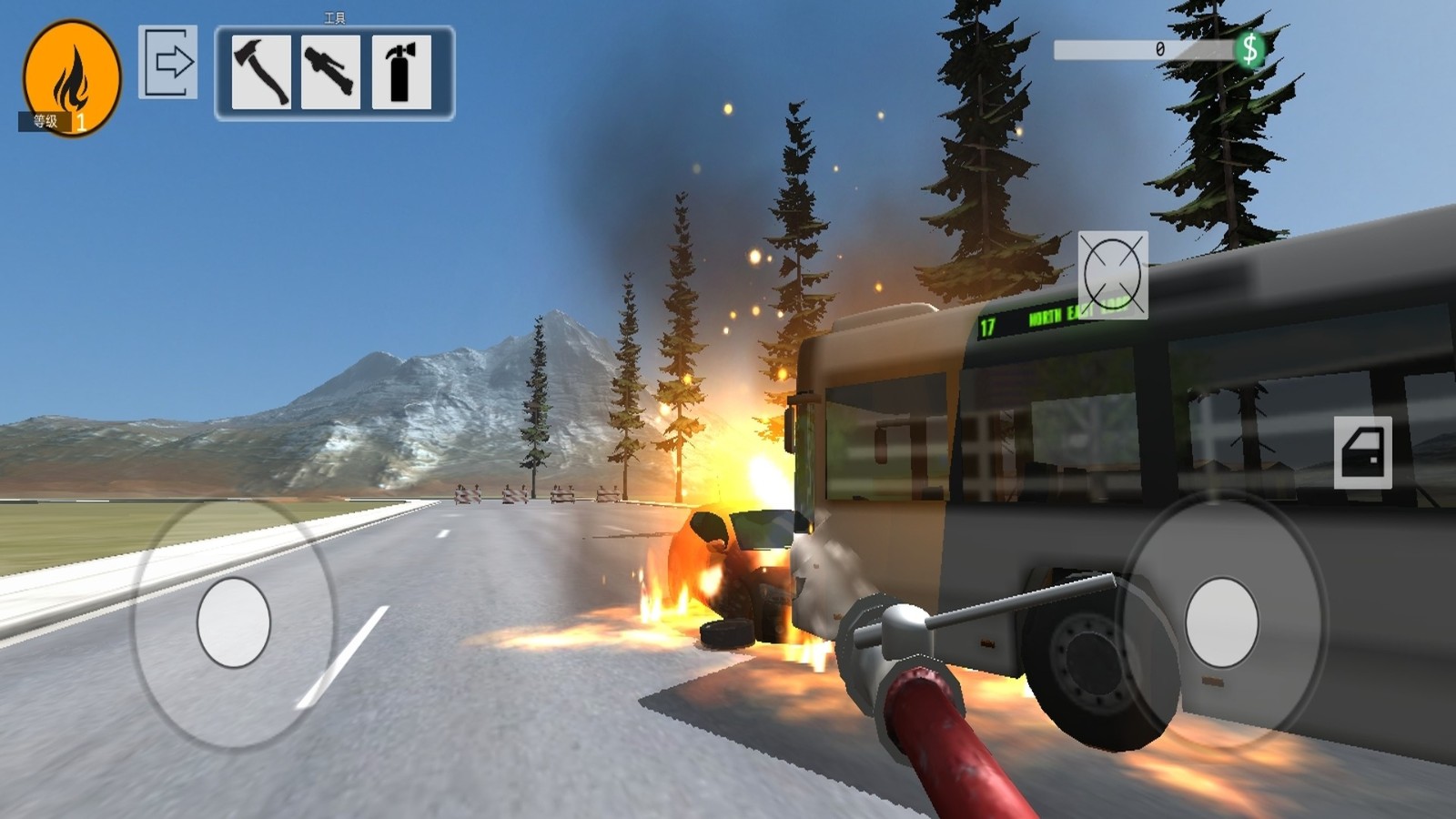
Task: Tap the orange flame level badge
Action: pos(72,77)
